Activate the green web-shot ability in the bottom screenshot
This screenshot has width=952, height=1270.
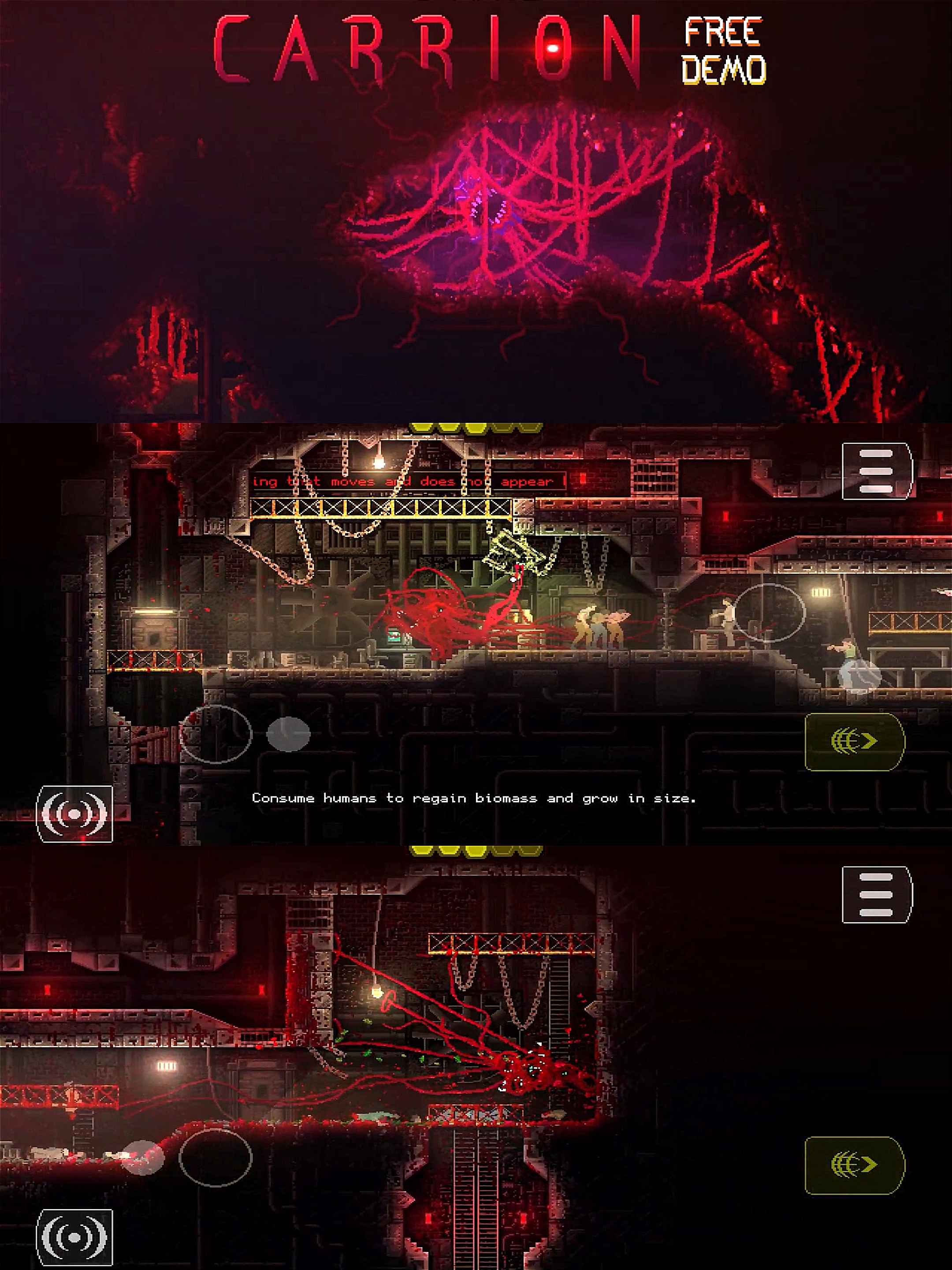point(855,1164)
